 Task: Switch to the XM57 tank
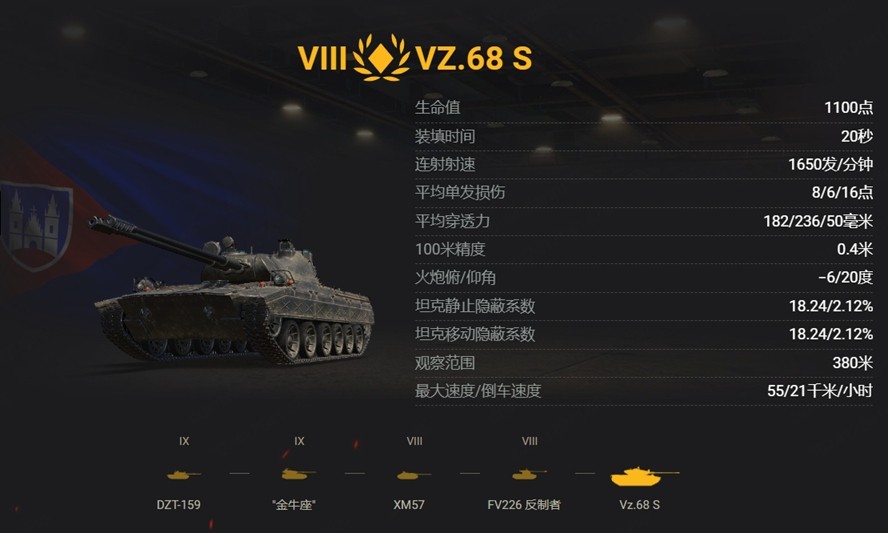pyautogui.click(x=414, y=475)
